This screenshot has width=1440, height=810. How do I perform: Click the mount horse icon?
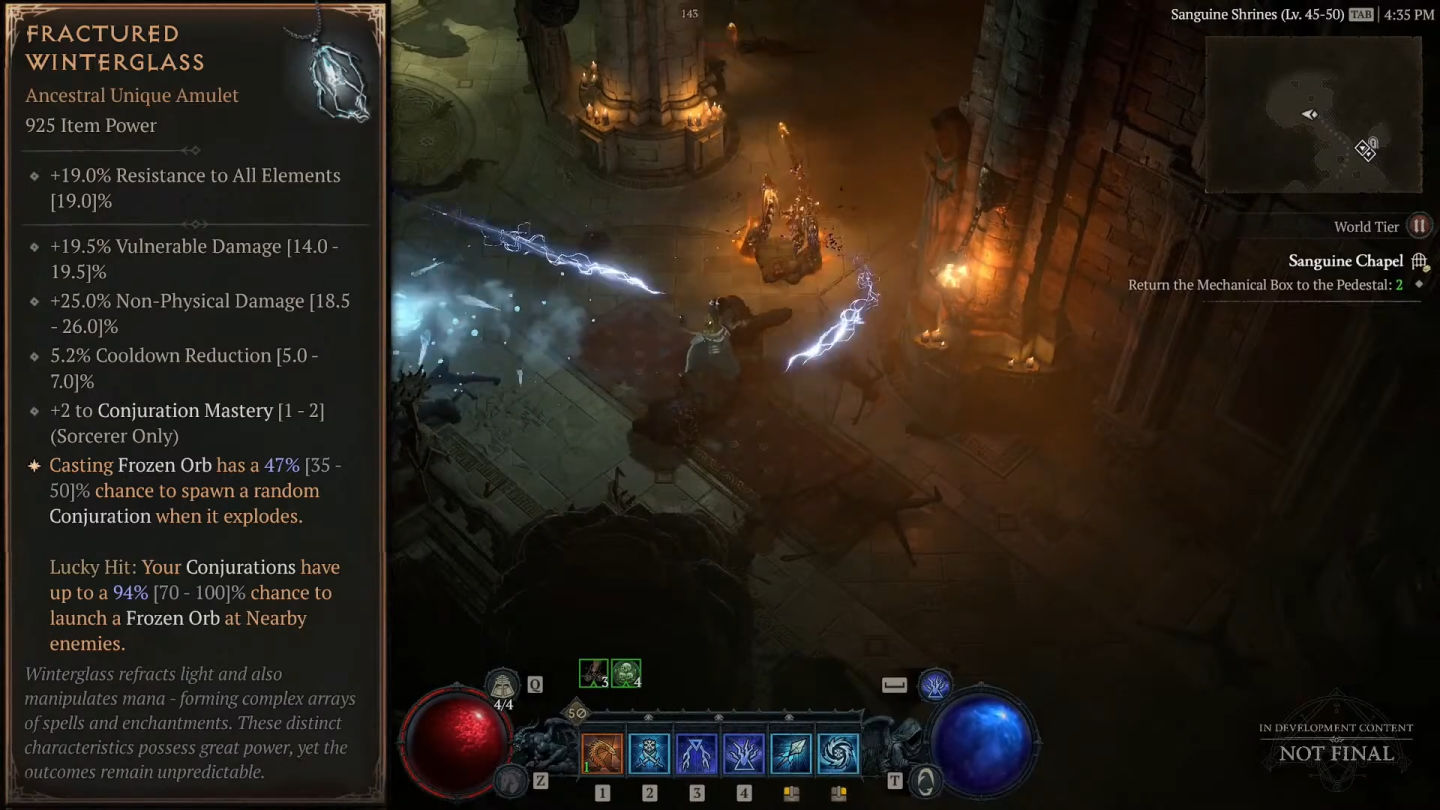(x=511, y=780)
